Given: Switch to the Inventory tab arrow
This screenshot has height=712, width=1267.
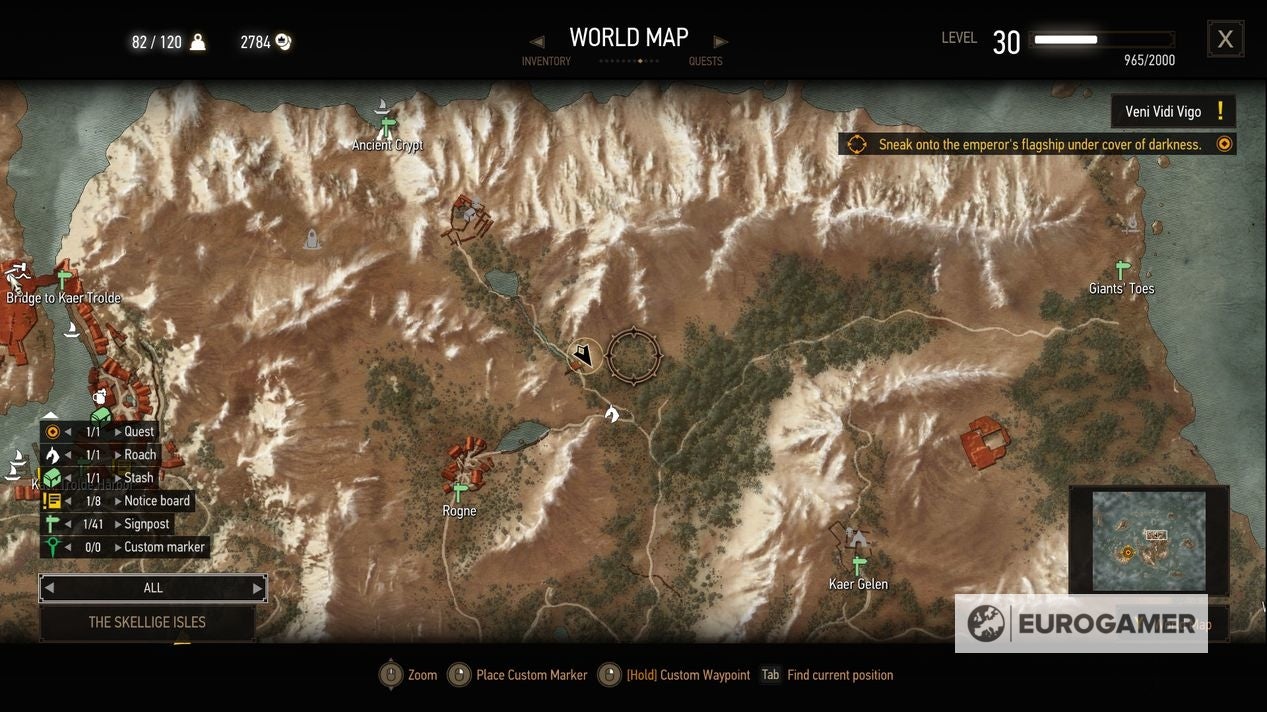Looking at the screenshot, I should pyautogui.click(x=537, y=42).
